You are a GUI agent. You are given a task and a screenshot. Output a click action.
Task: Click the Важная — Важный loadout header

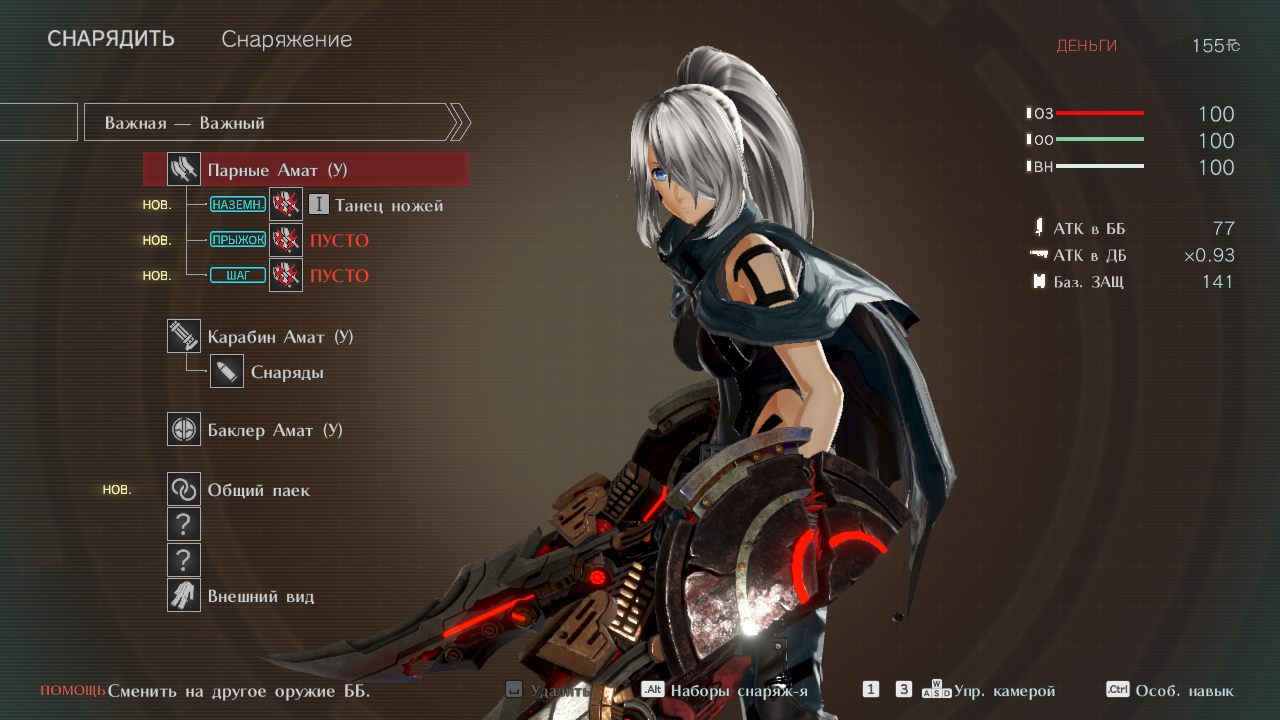pyautogui.click(x=270, y=123)
